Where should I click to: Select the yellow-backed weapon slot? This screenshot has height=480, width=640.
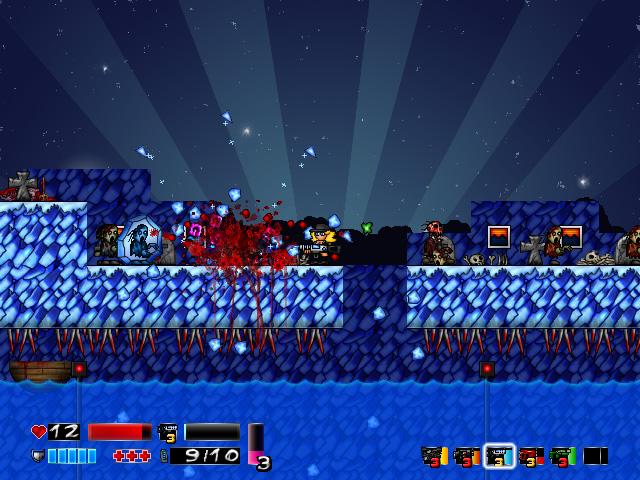(434, 457)
